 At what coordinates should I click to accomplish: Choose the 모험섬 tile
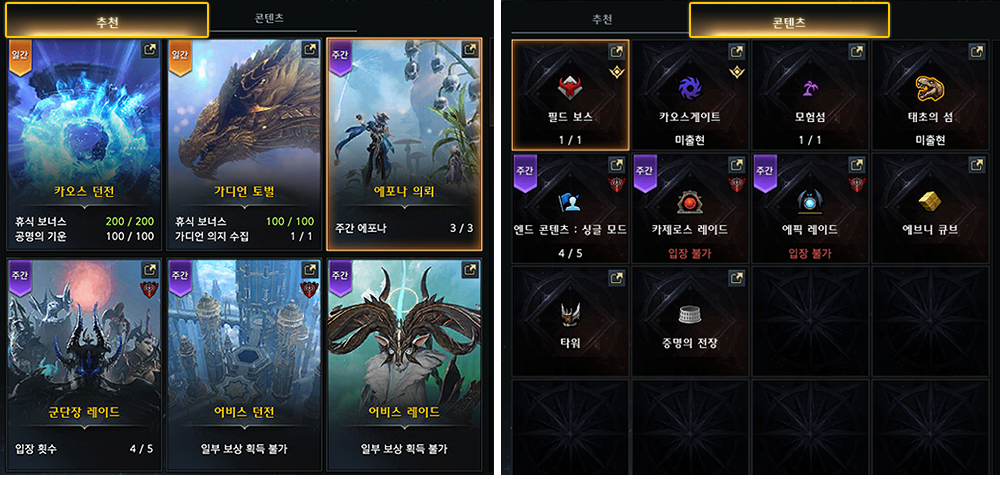click(810, 94)
